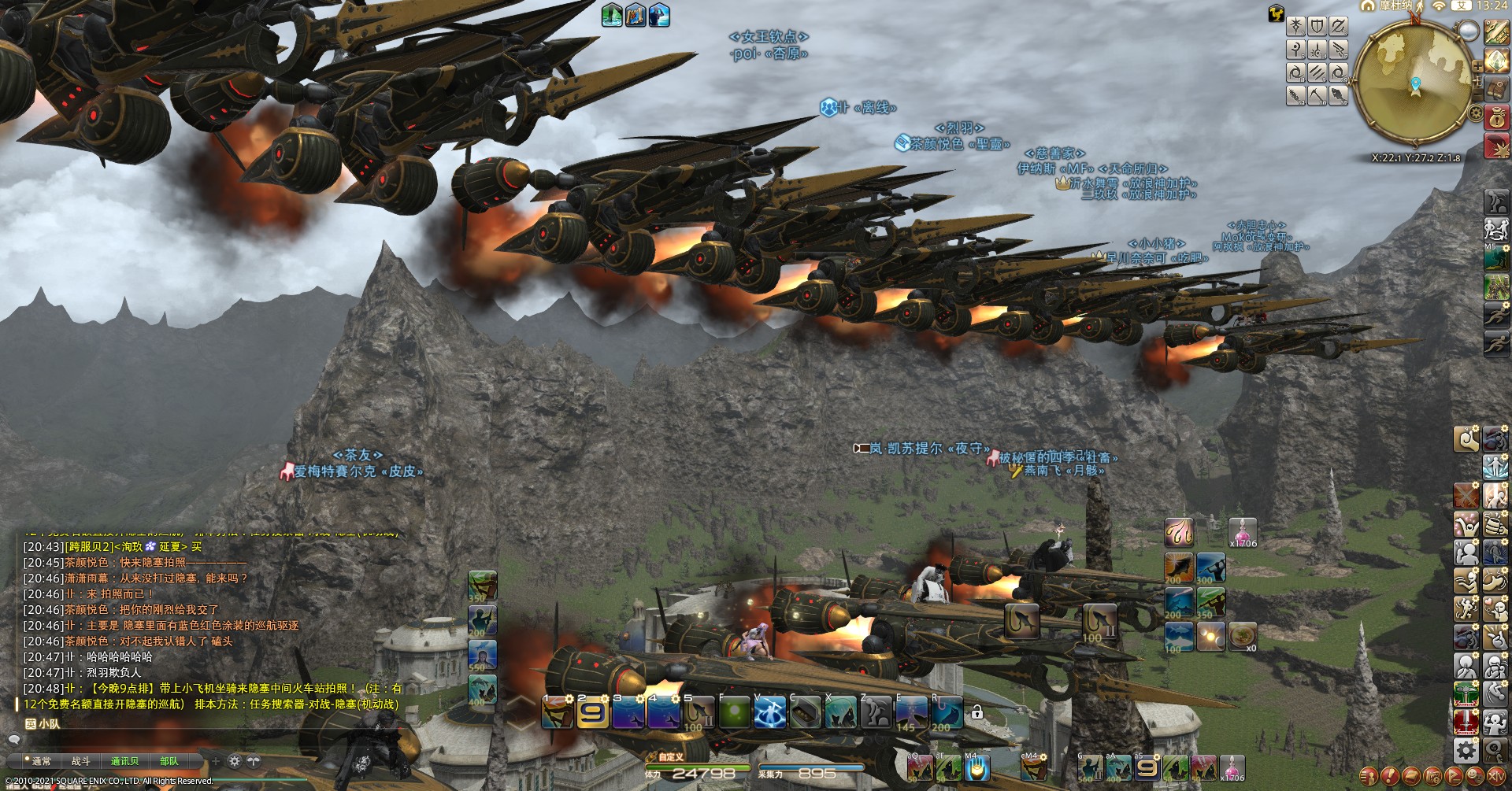Use the soup bowl food item slot
This screenshot has height=791, width=1512.
(x=1242, y=636)
